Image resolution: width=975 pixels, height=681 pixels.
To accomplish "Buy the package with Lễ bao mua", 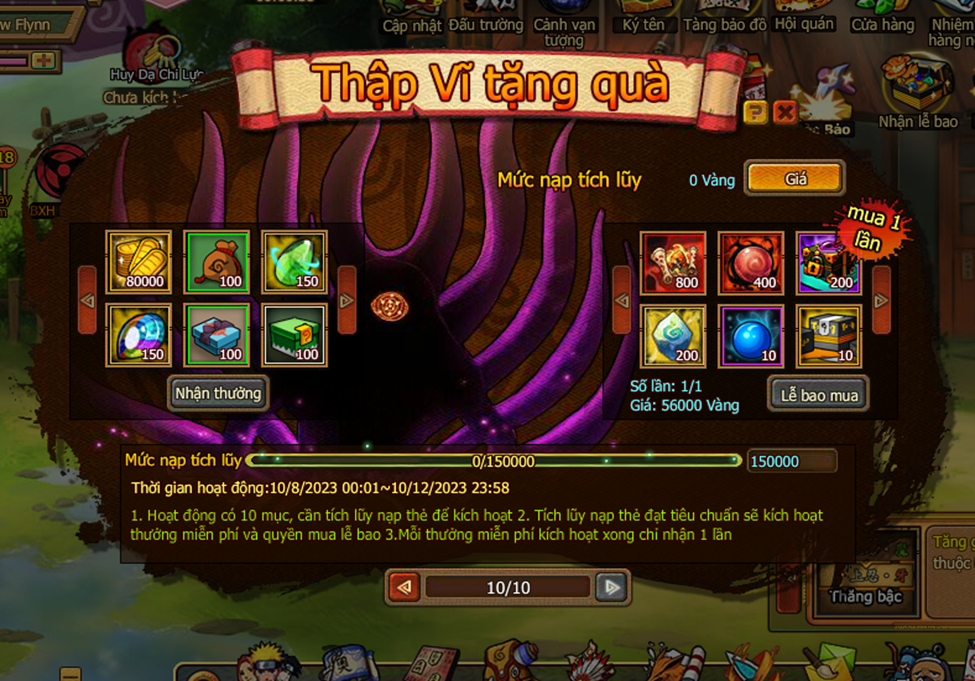I will point(818,395).
